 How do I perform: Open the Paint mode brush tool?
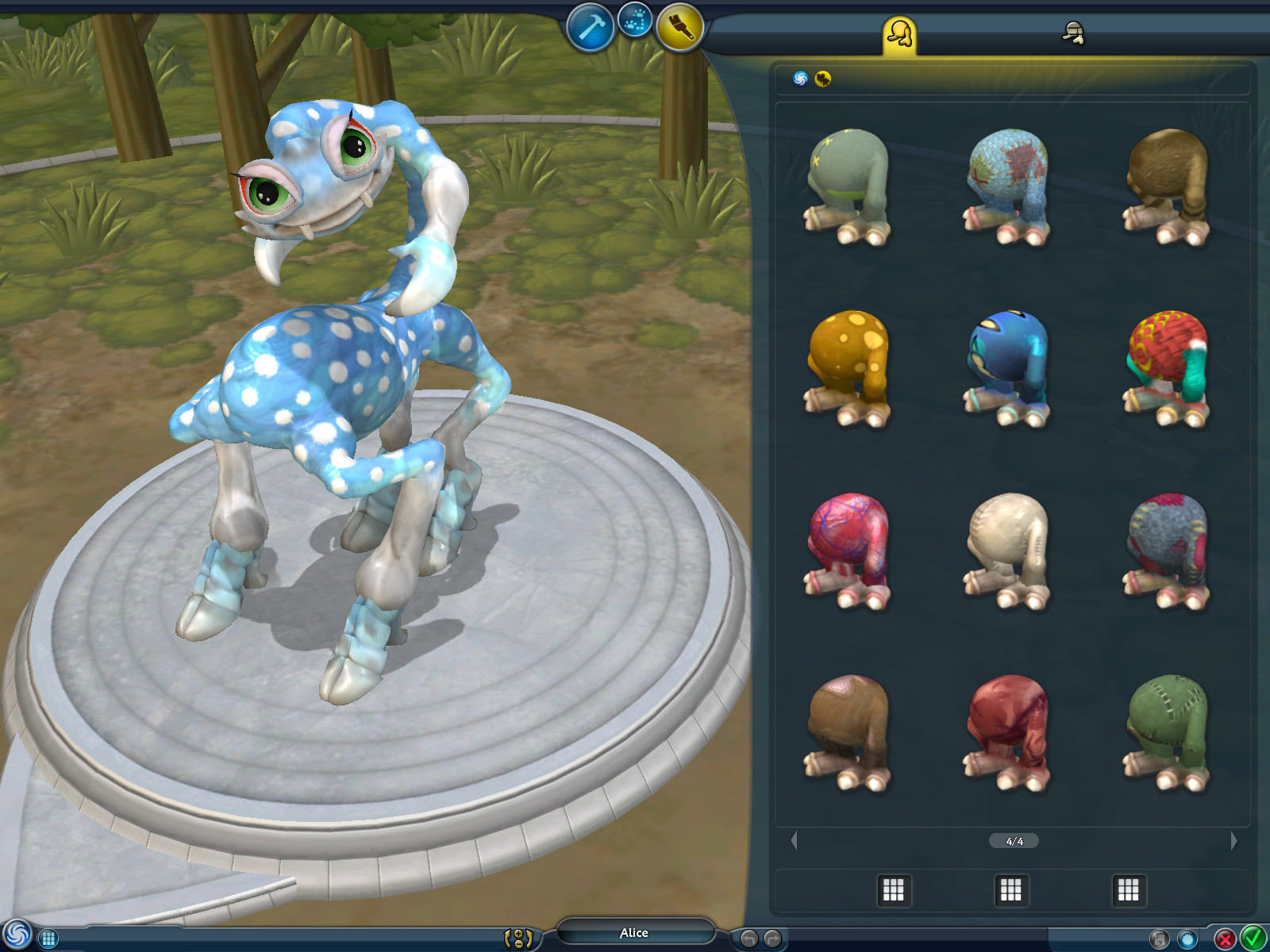680,26
